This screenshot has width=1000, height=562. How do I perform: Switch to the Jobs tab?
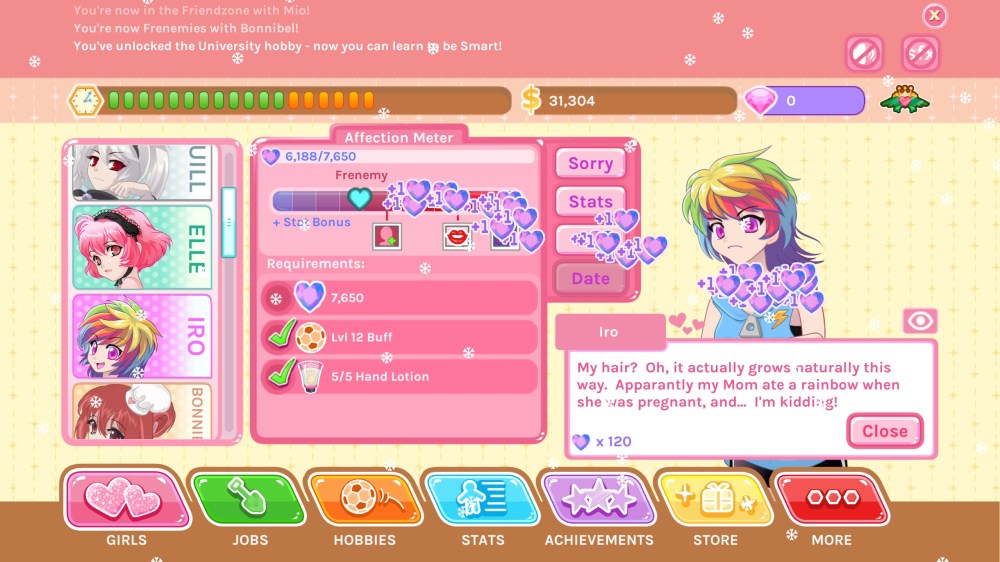point(247,498)
